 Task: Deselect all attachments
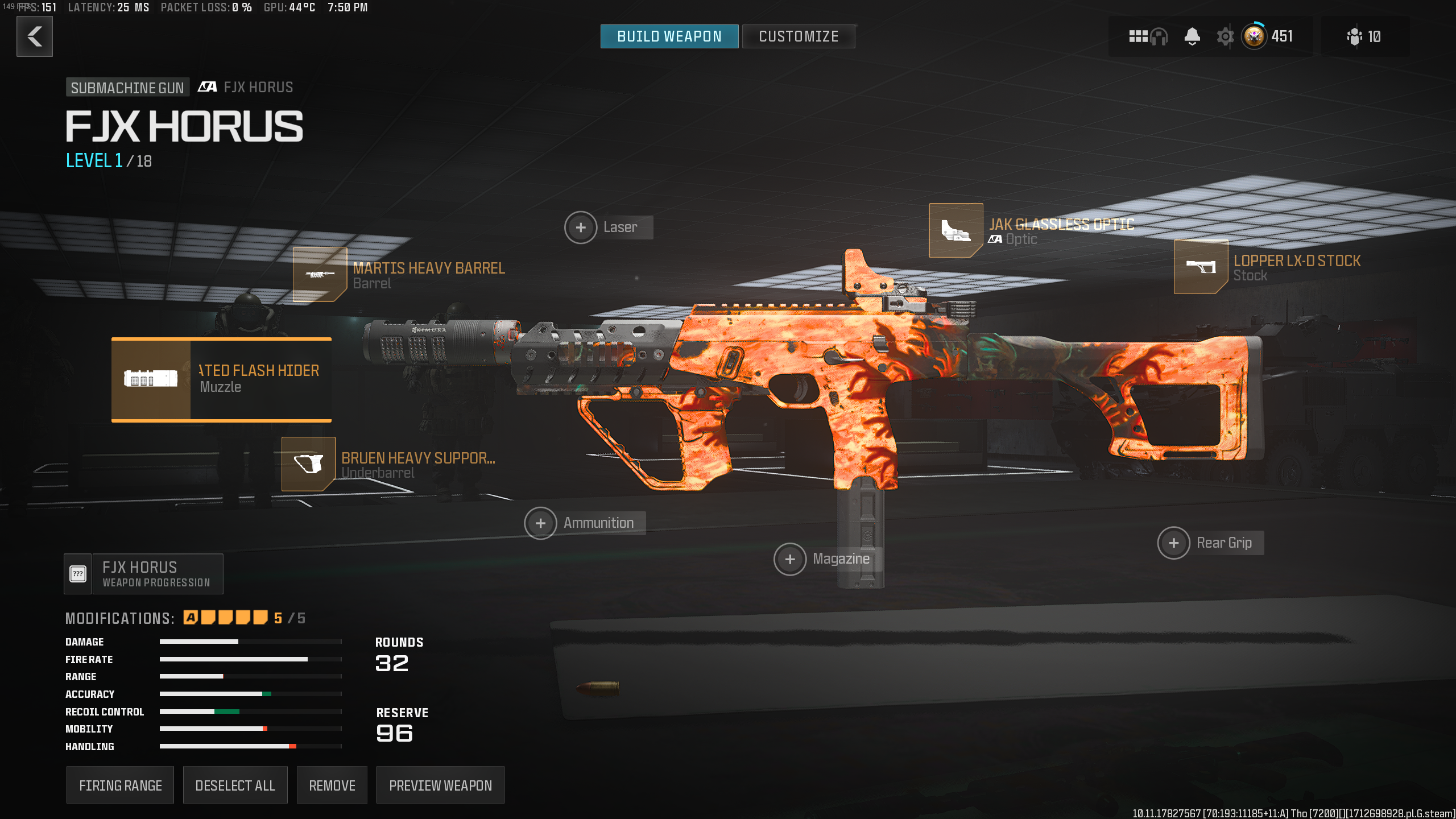click(x=235, y=785)
